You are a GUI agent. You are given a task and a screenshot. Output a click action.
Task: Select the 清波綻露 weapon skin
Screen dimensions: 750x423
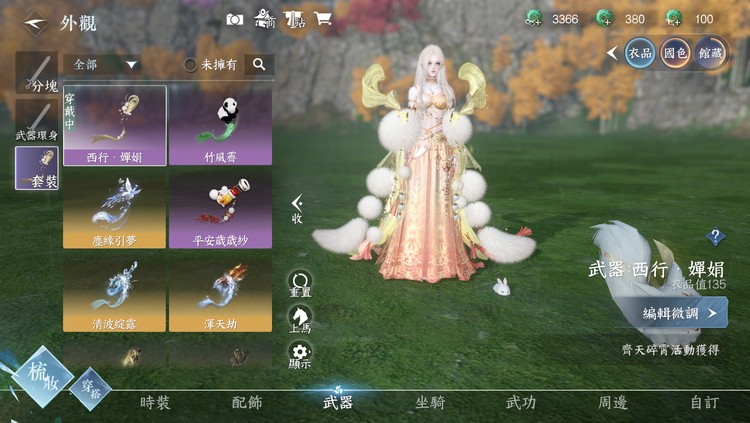[x=115, y=293]
